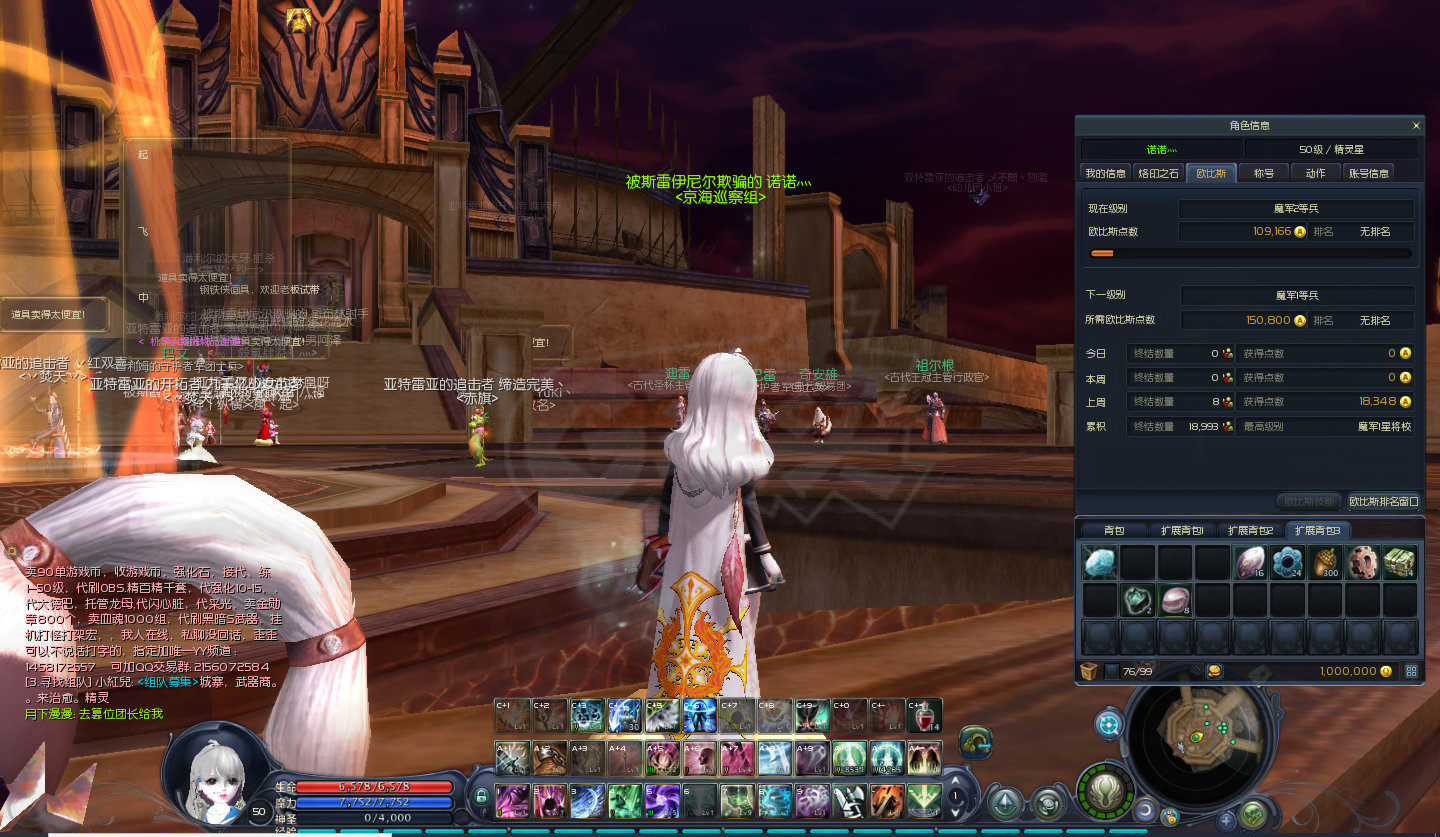The image size is (1440, 837).
Task: Open the 烙印之石 tab
Action: pos(1159,173)
